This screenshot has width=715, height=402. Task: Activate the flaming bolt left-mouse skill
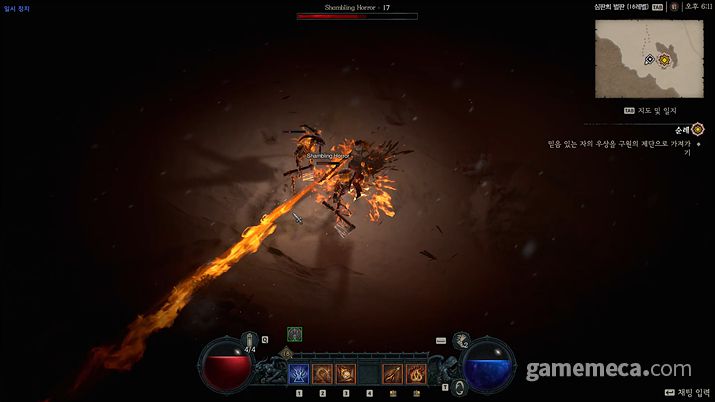click(394, 375)
